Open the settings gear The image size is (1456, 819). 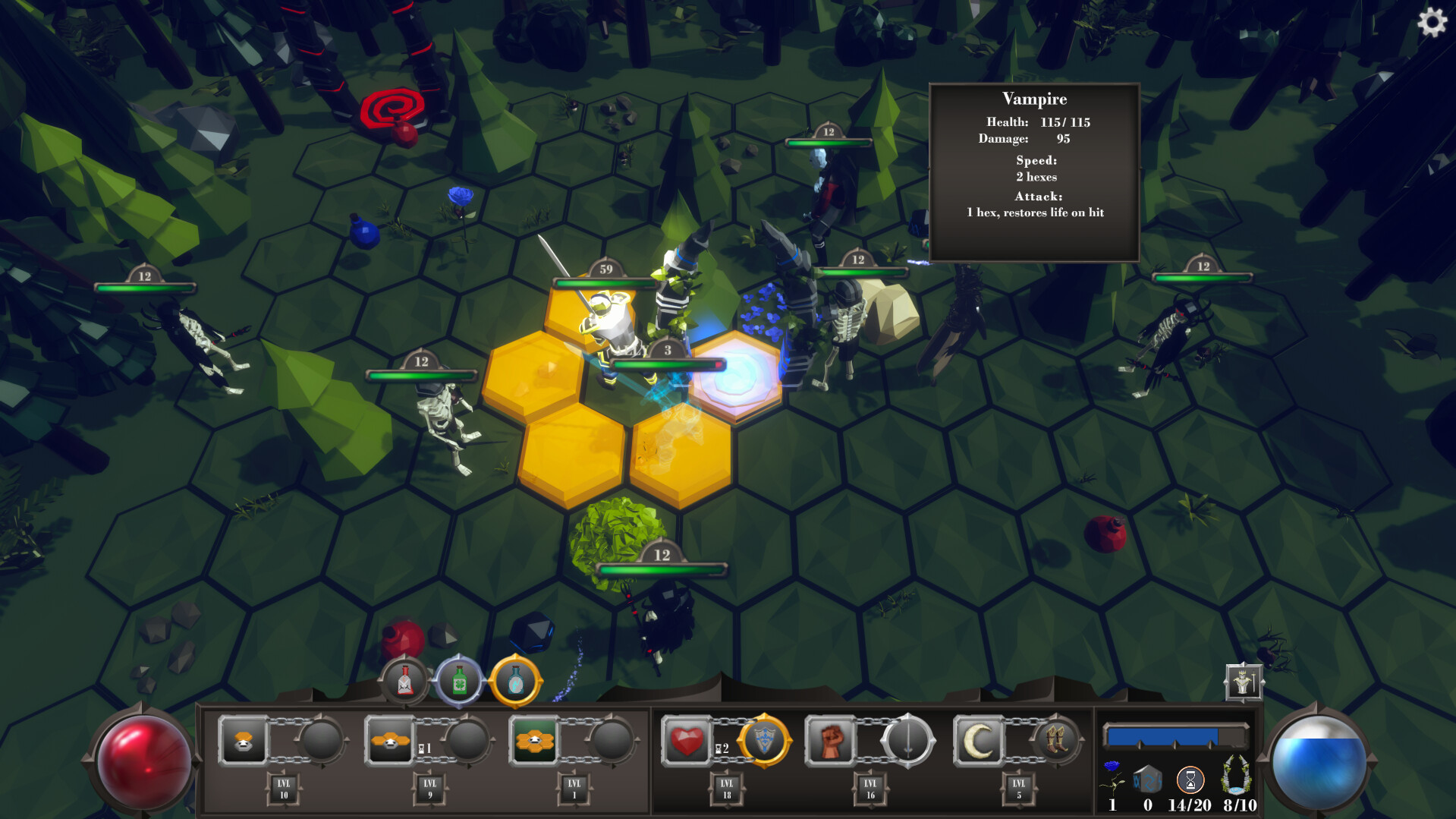coord(1432,23)
